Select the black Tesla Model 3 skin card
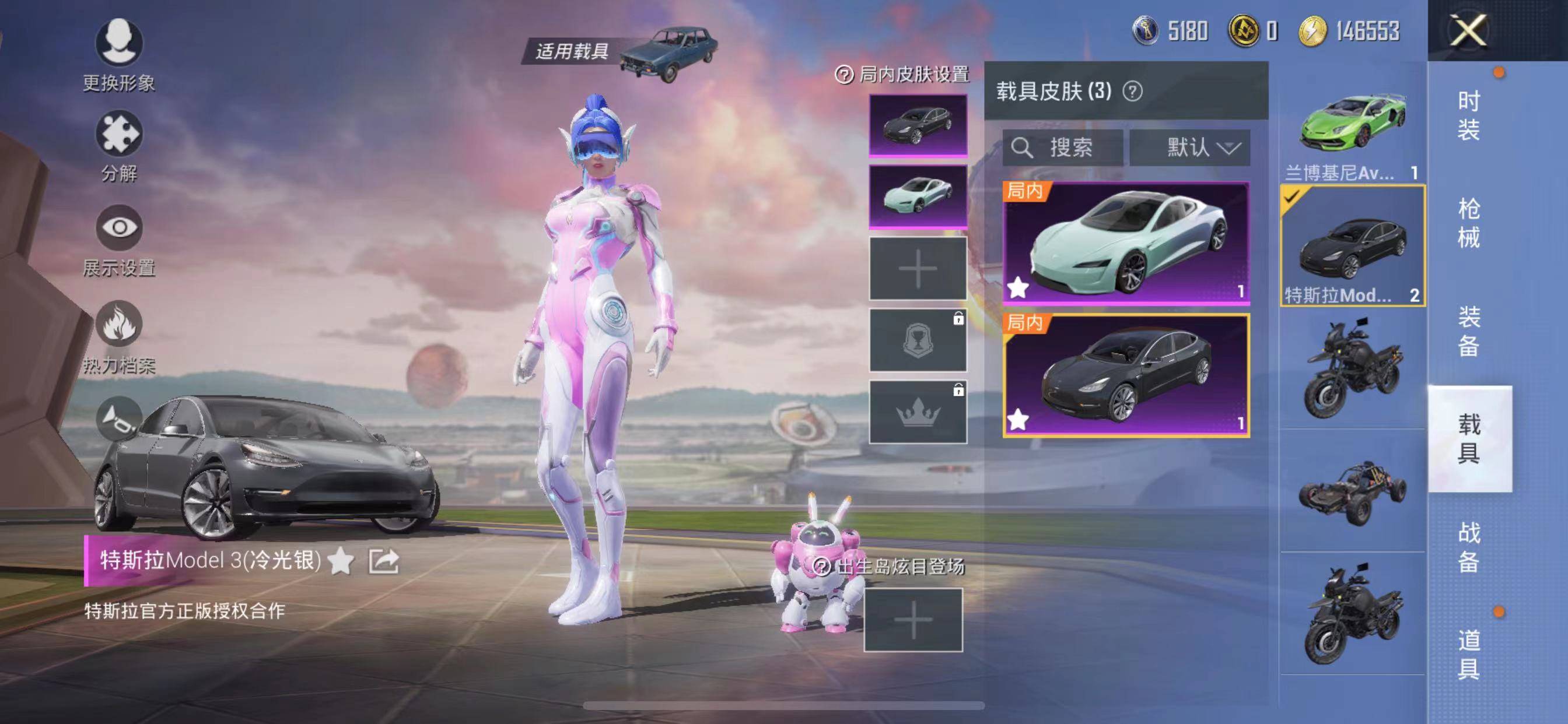This screenshot has height=724, width=1568. 1126,375
